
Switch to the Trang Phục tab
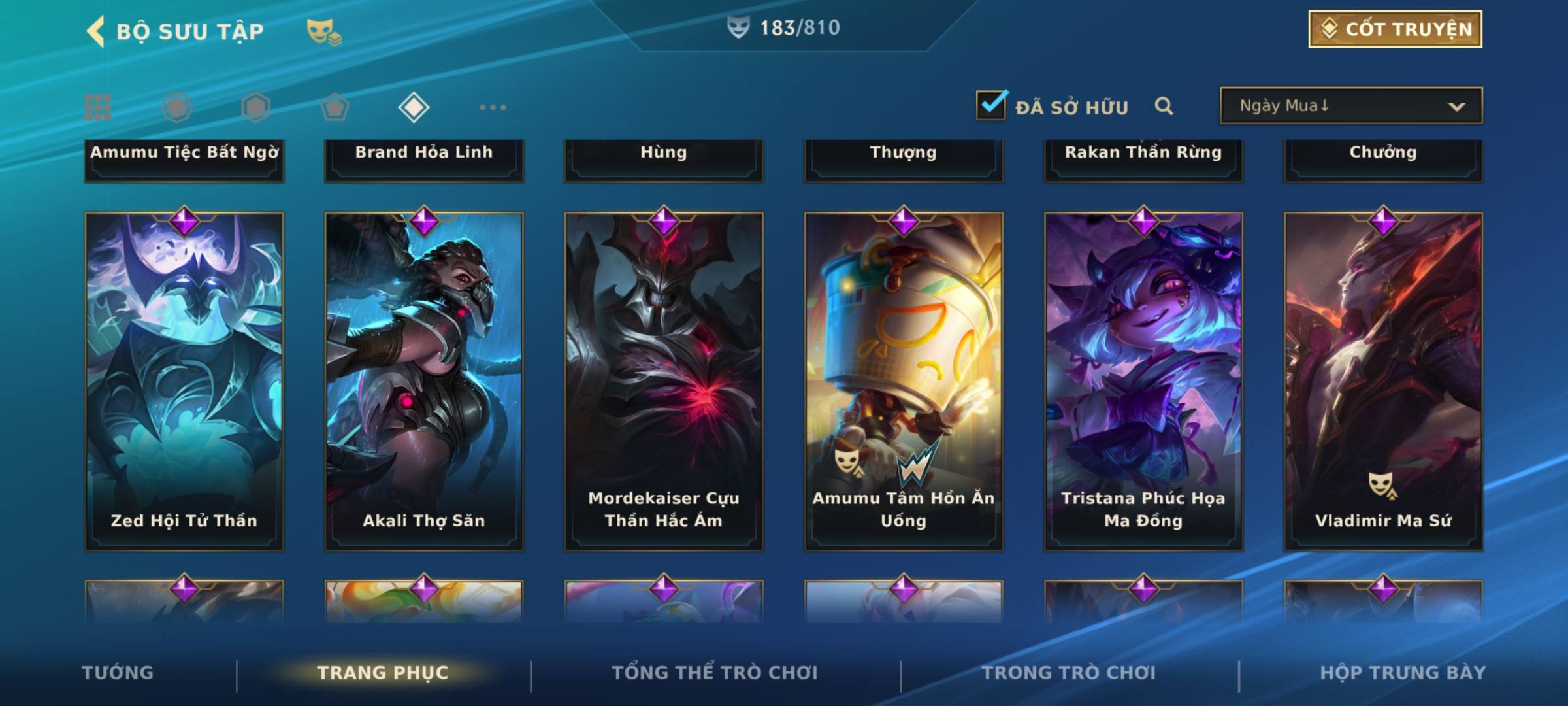pos(383,673)
